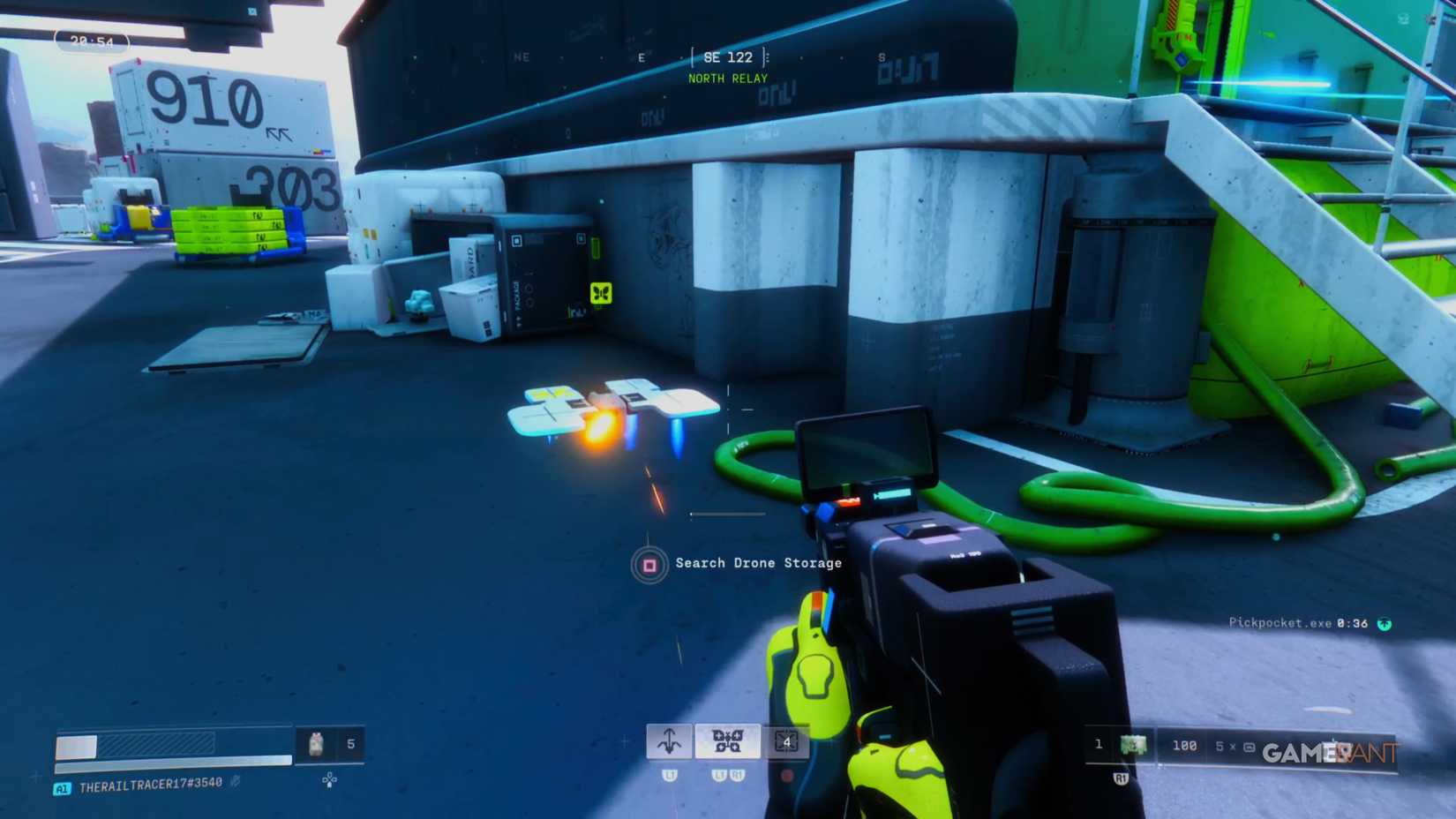The image size is (1456, 819).
Task: Select the double-jump ability icon
Action: pos(669,741)
